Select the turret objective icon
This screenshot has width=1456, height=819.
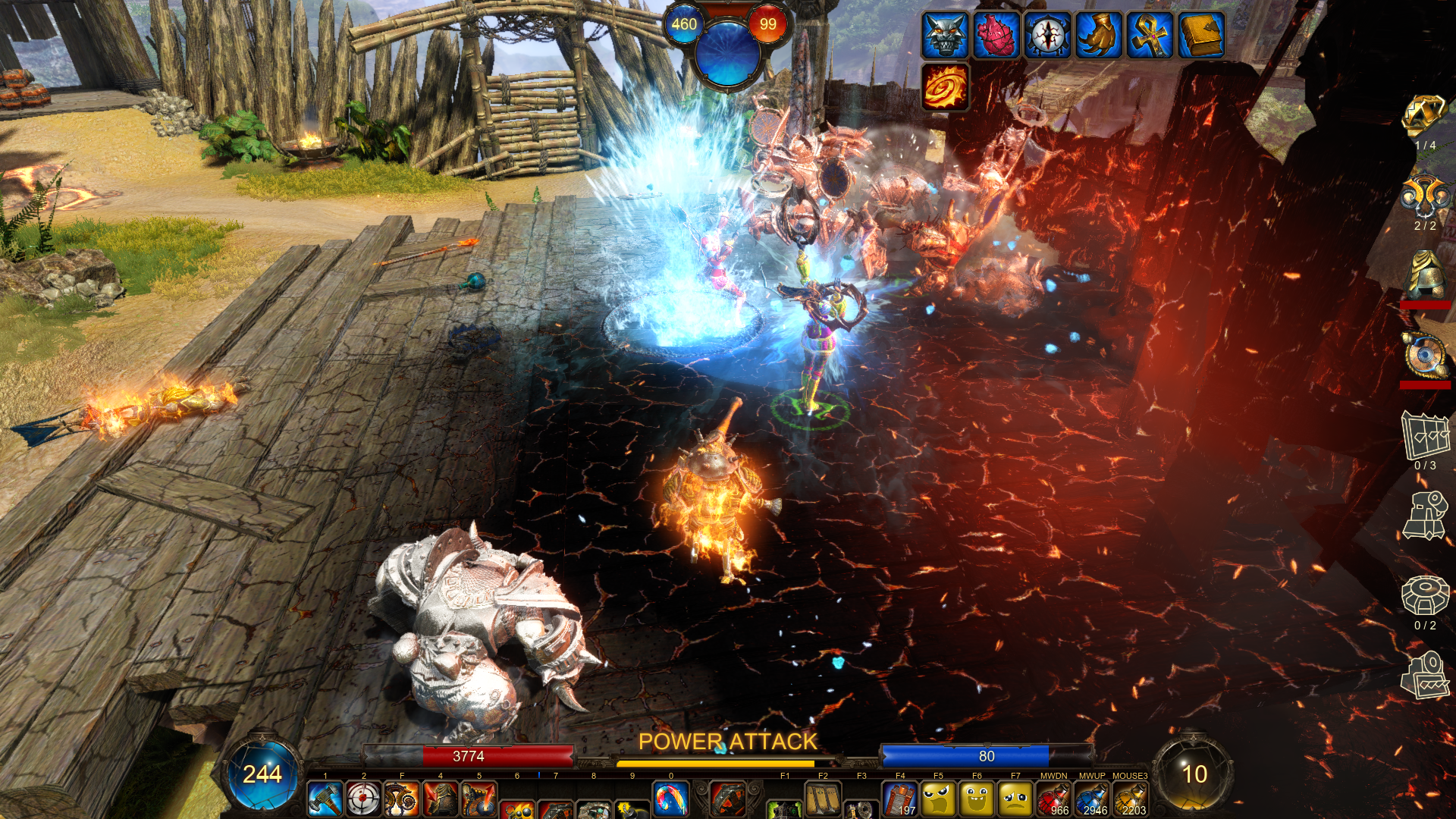(x=1424, y=516)
